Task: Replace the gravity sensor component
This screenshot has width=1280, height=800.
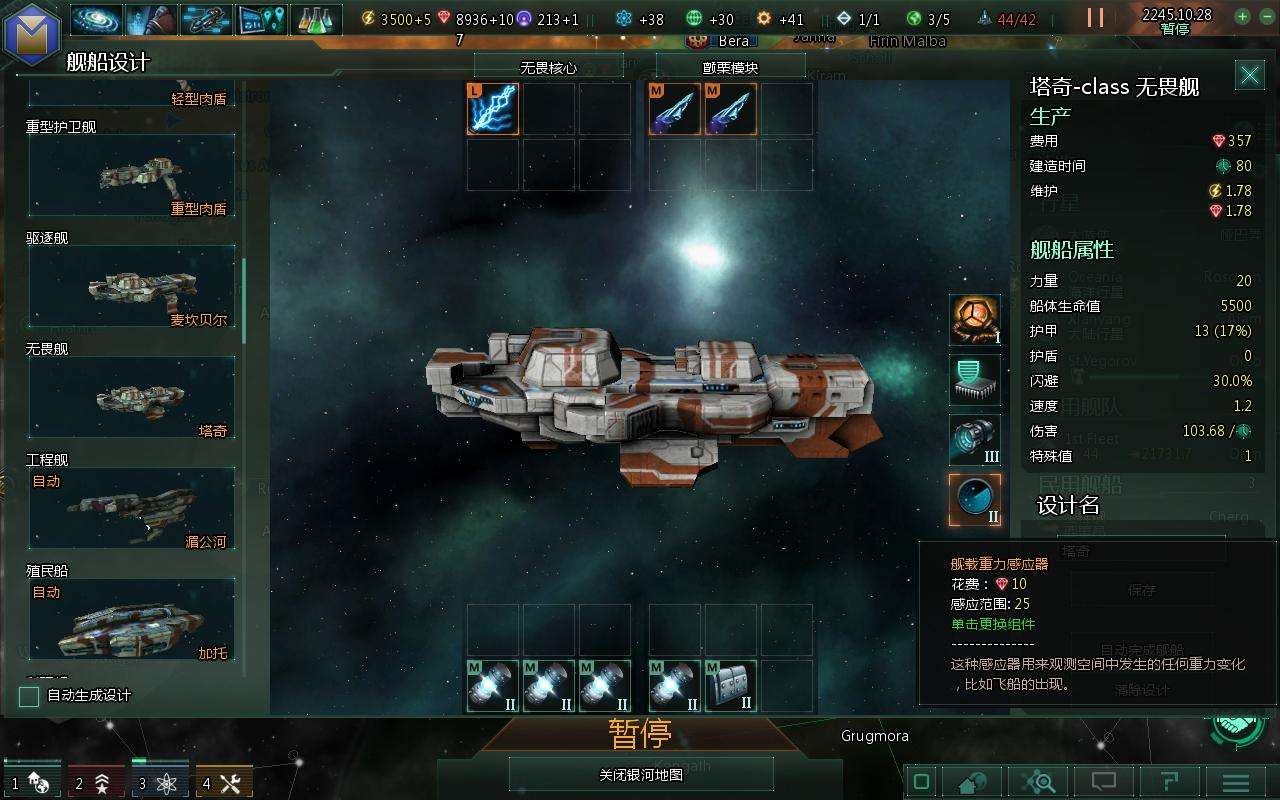Action: pos(975,500)
